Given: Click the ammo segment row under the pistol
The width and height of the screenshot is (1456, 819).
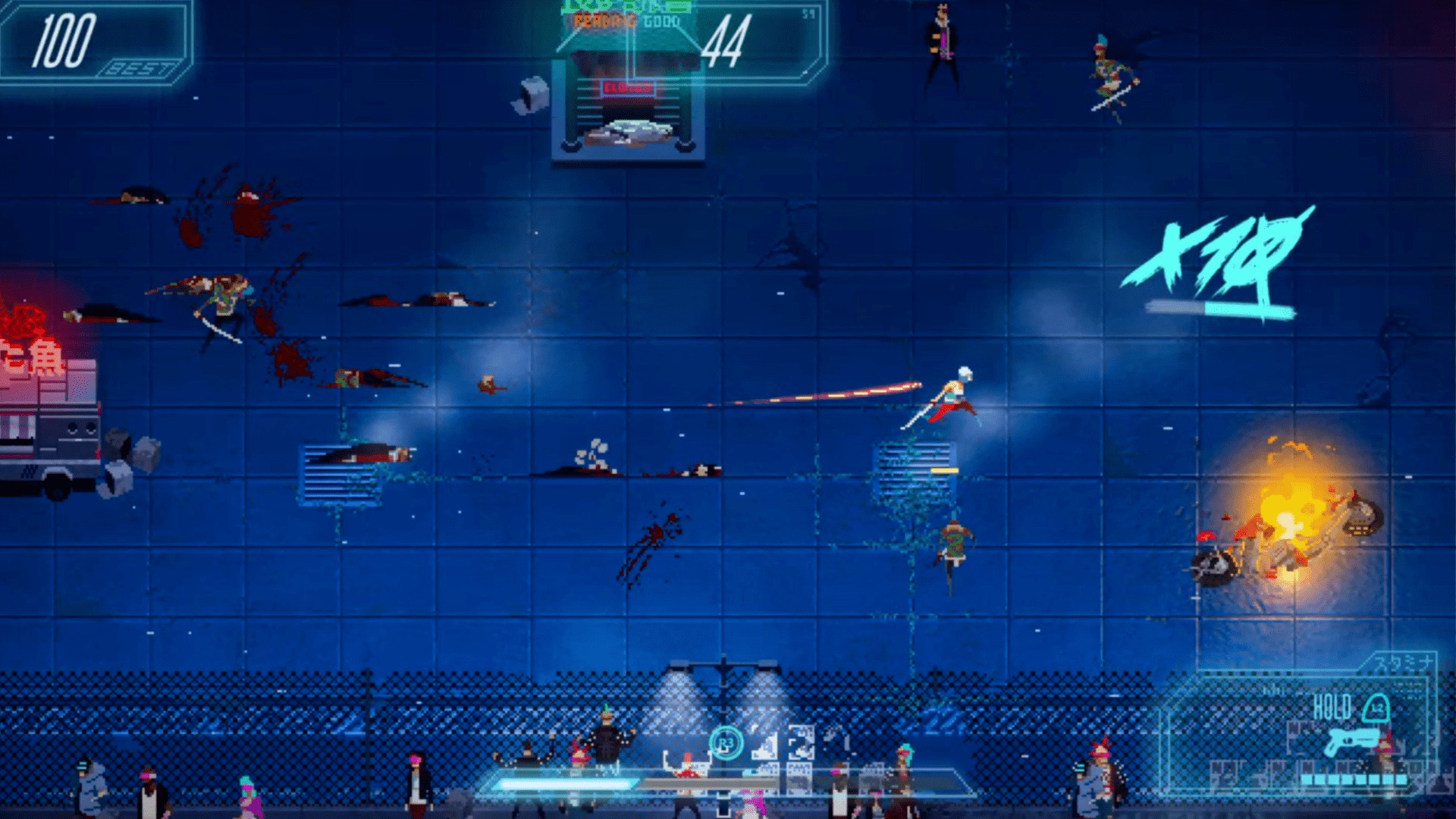Looking at the screenshot, I should (x=1354, y=779).
